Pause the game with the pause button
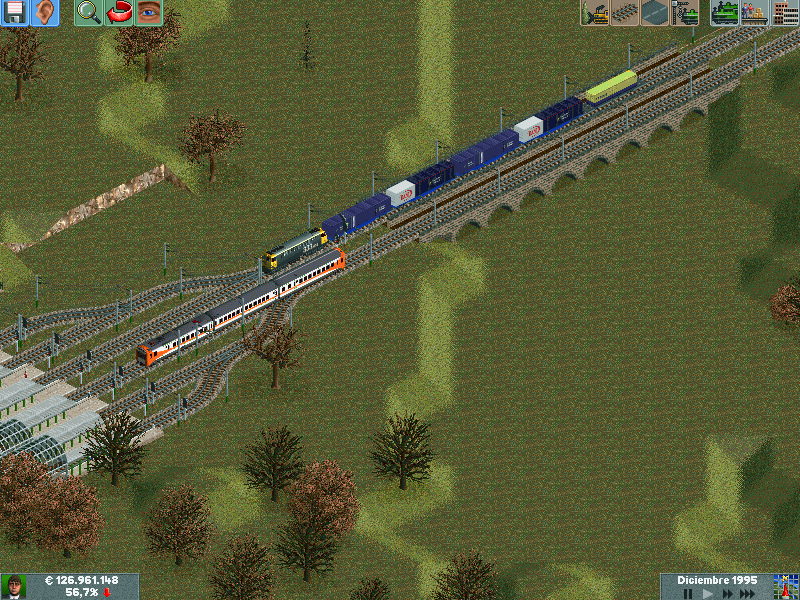This screenshot has width=800, height=600. (x=688, y=593)
